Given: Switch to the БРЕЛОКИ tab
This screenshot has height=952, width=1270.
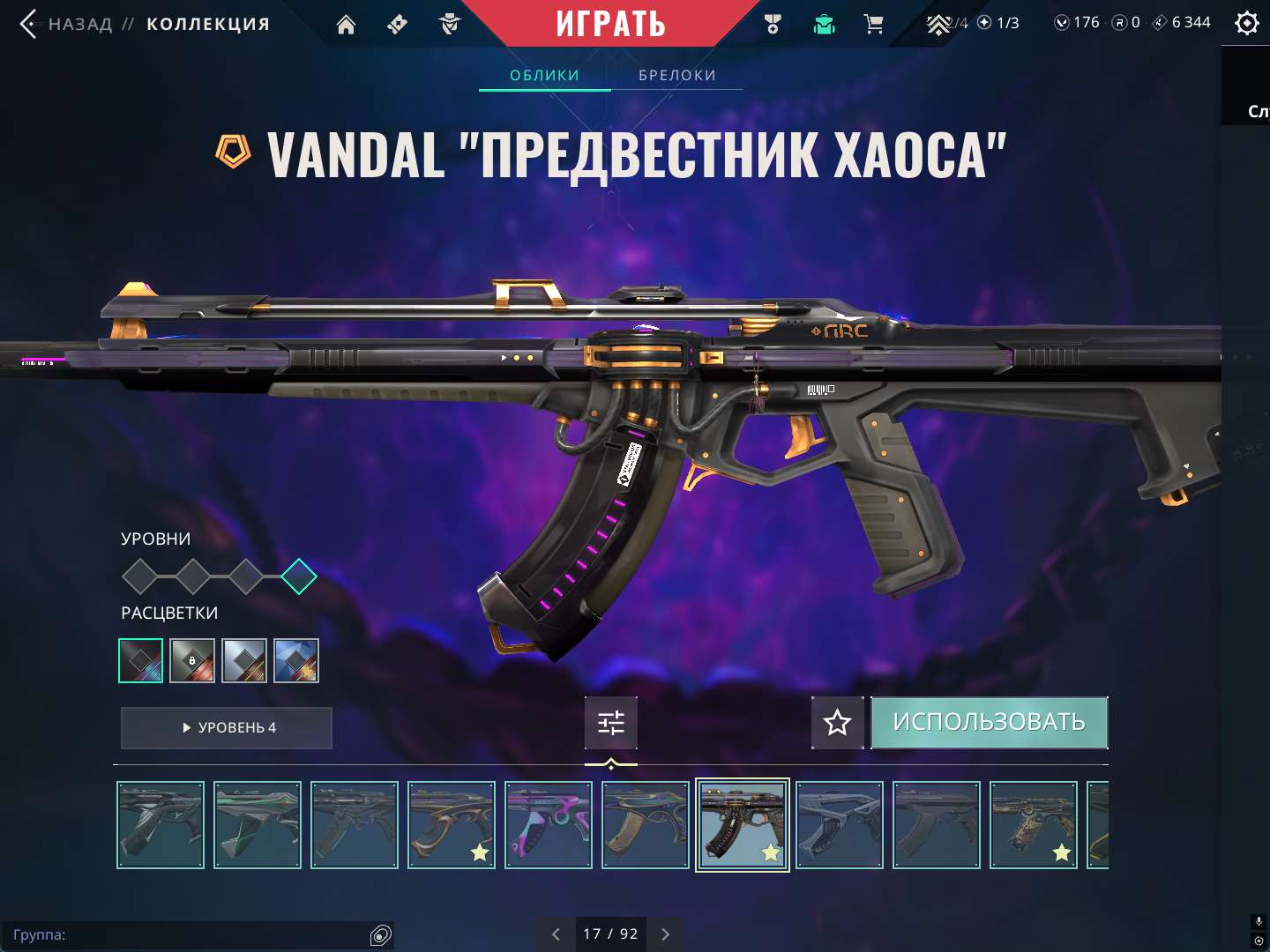Looking at the screenshot, I should (x=676, y=75).
